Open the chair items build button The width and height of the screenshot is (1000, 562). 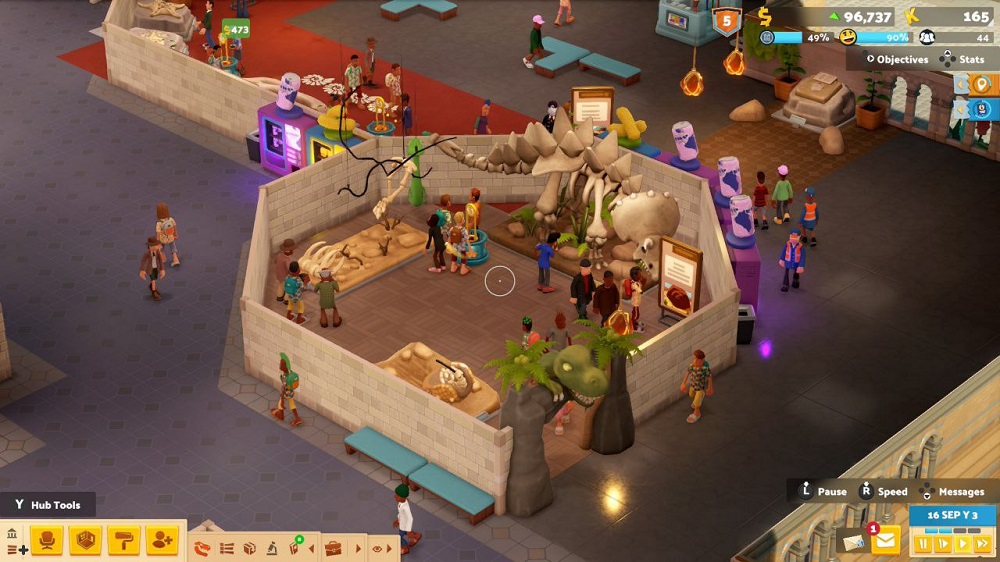[45, 541]
